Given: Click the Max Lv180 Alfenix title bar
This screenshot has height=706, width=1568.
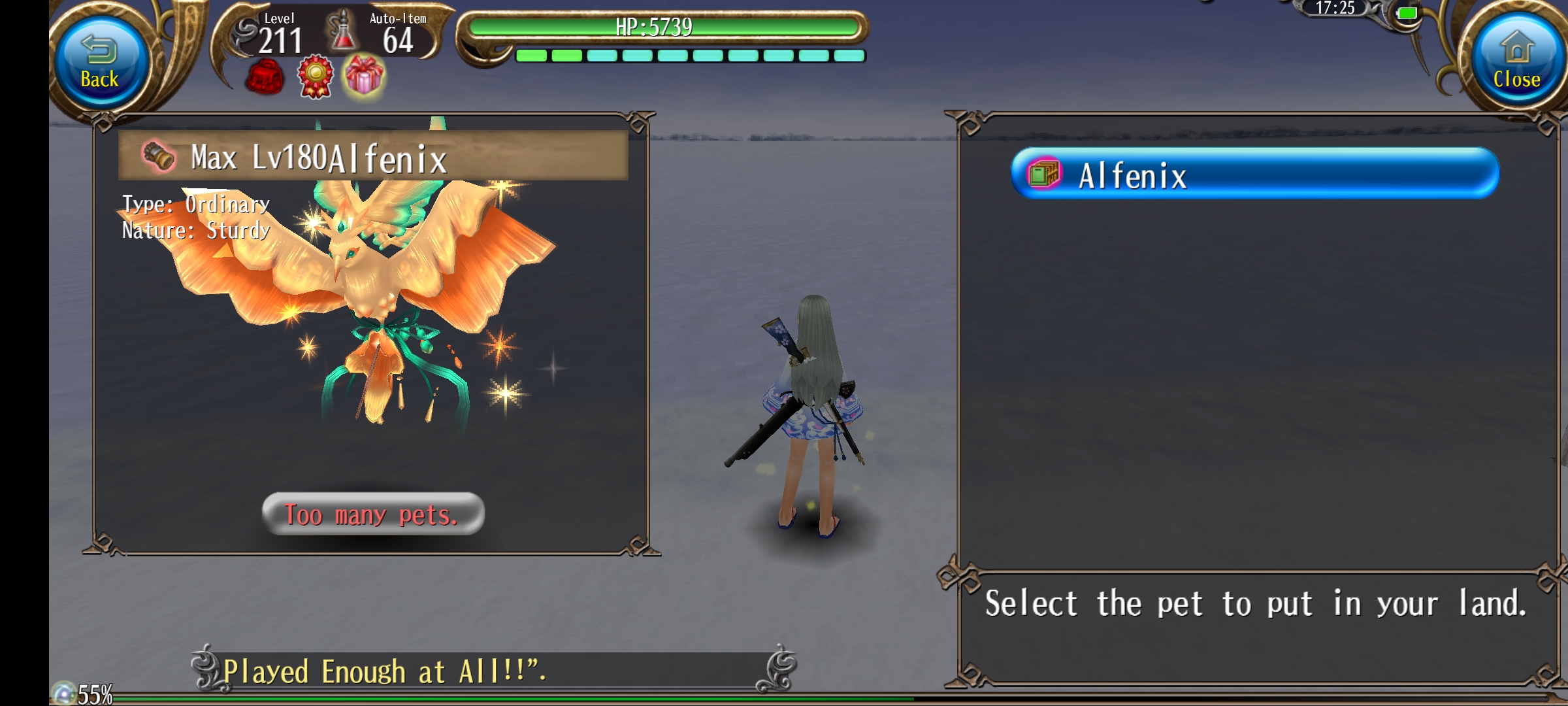Looking at the screenshot, I should [373, 156].
